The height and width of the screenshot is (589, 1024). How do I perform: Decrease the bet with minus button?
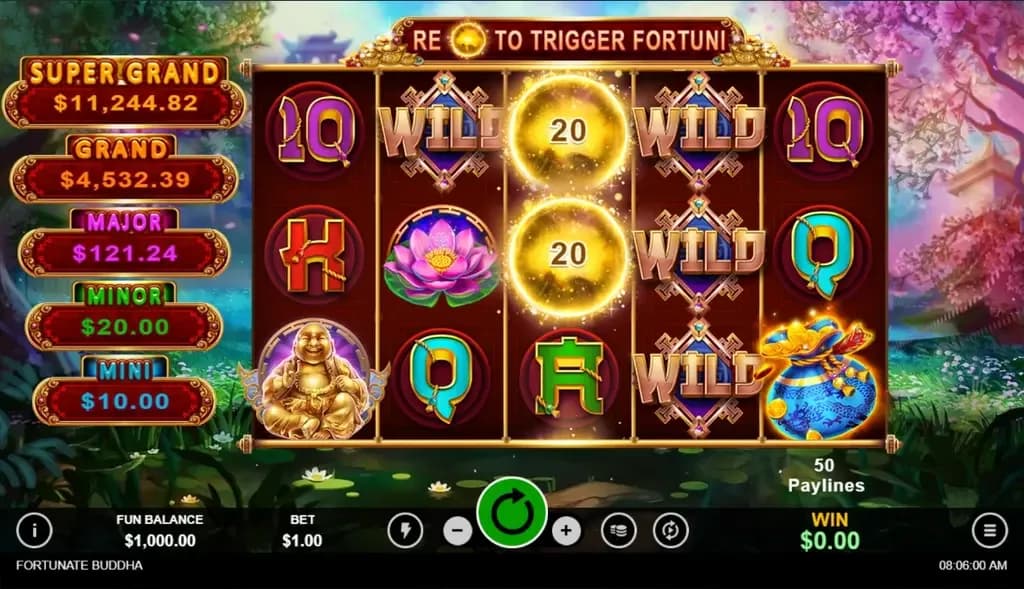(x=457, y=530)
